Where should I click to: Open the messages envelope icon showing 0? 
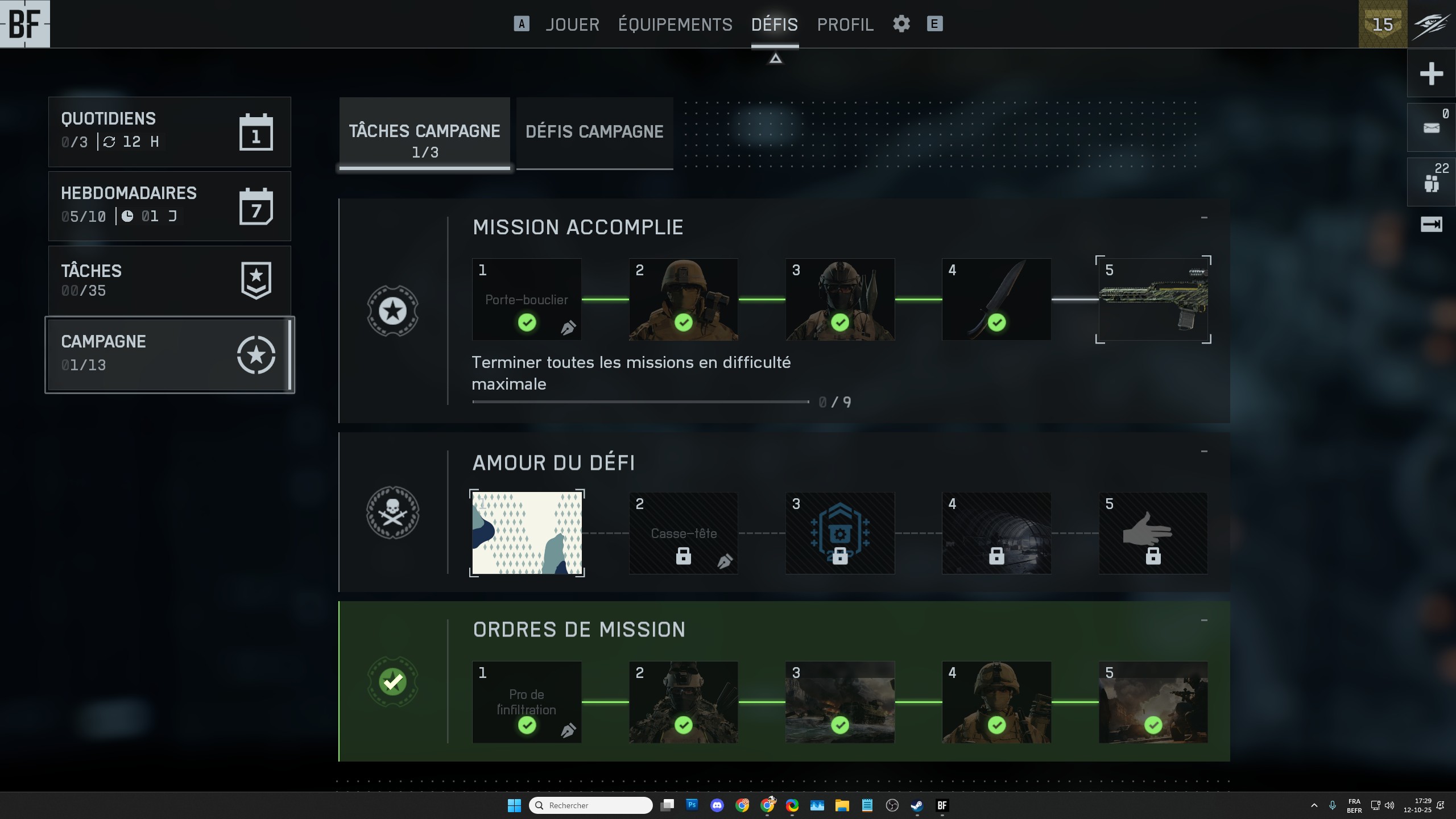1431,126
